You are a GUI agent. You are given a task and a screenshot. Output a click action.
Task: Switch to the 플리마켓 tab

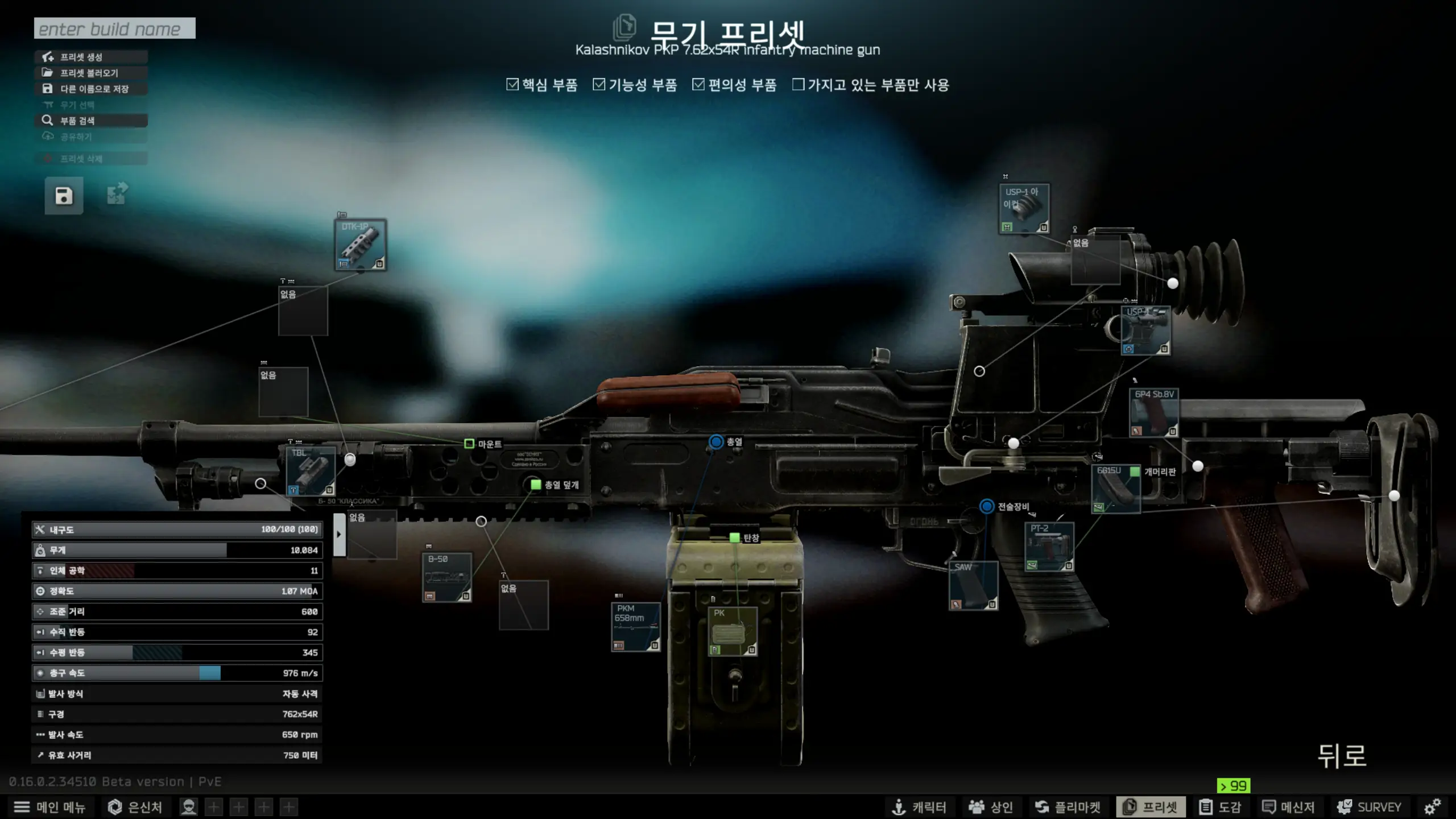(1068, 807)
